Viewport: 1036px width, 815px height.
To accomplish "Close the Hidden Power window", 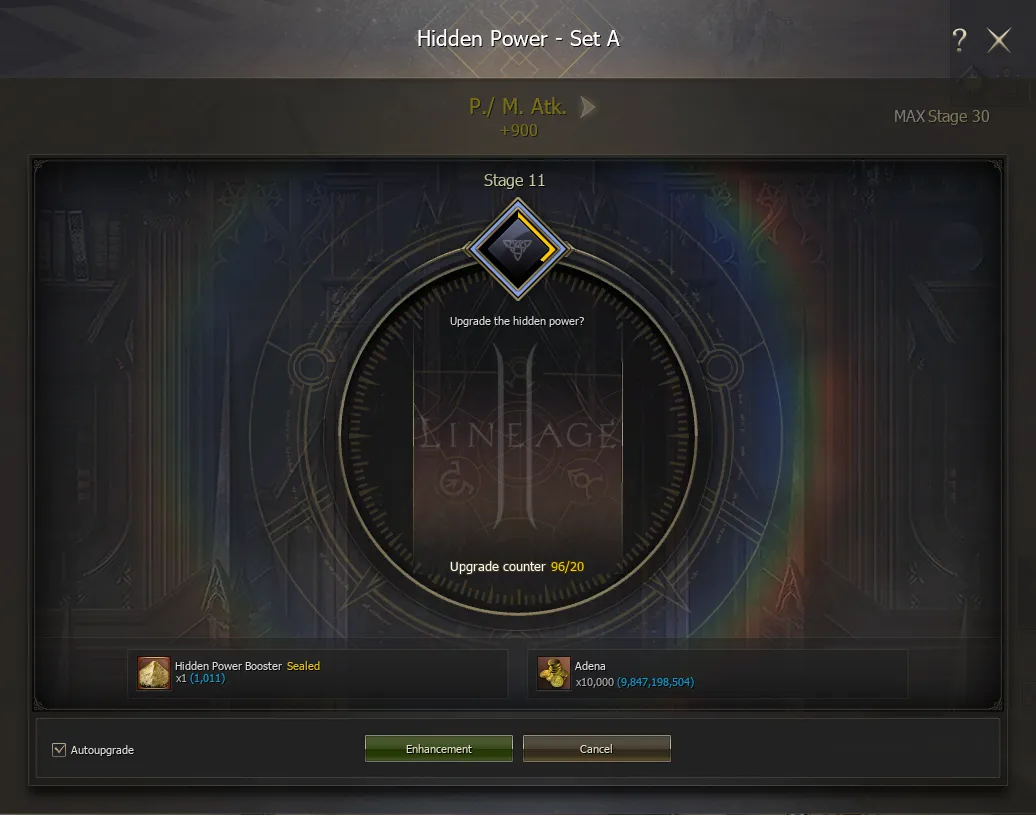I will [x=999, y=40].
